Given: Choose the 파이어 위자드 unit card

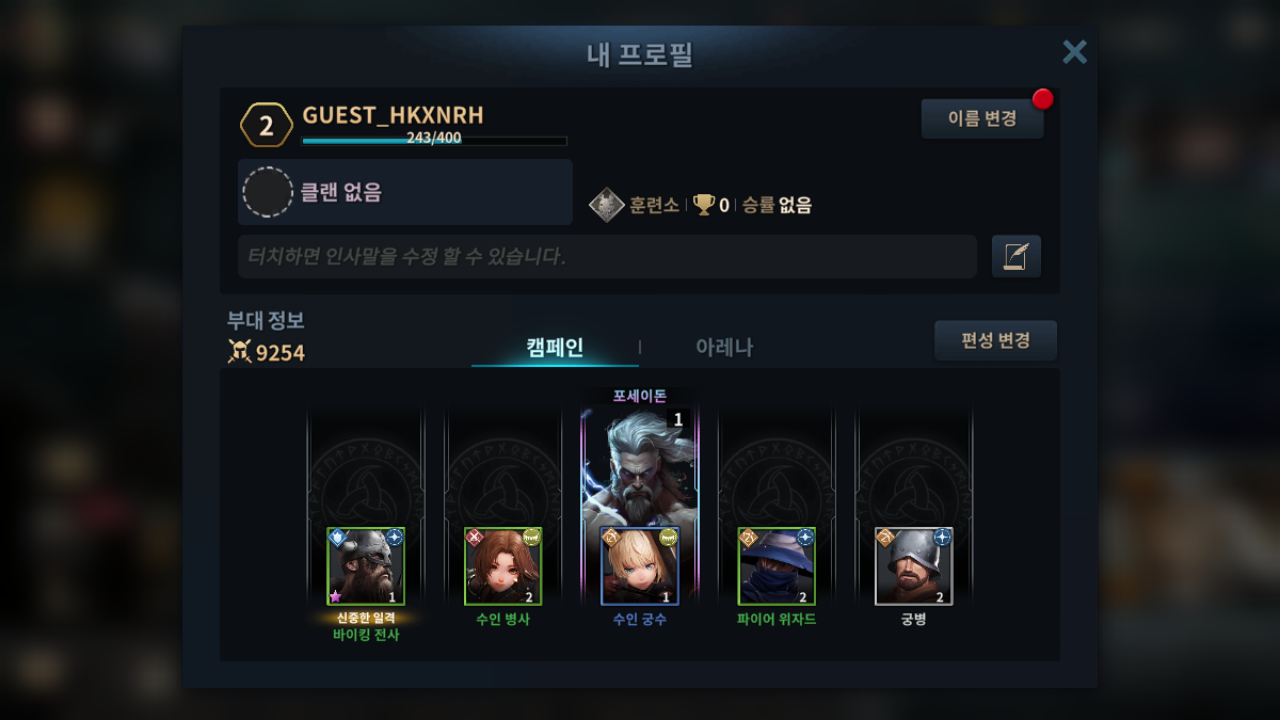Looking at the screenshot, I should 777,566.
